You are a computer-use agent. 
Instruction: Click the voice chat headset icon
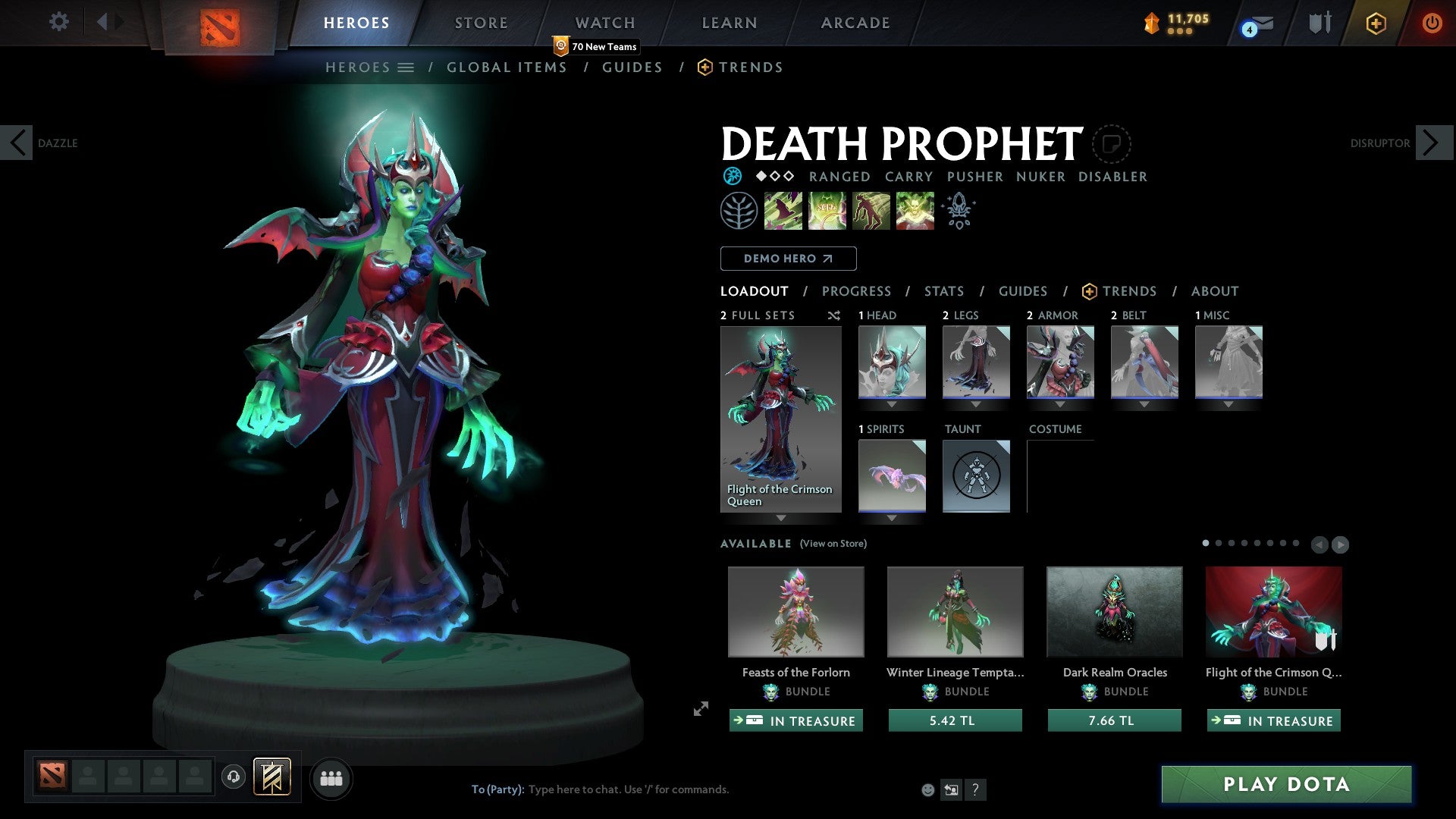click(234, 777)
